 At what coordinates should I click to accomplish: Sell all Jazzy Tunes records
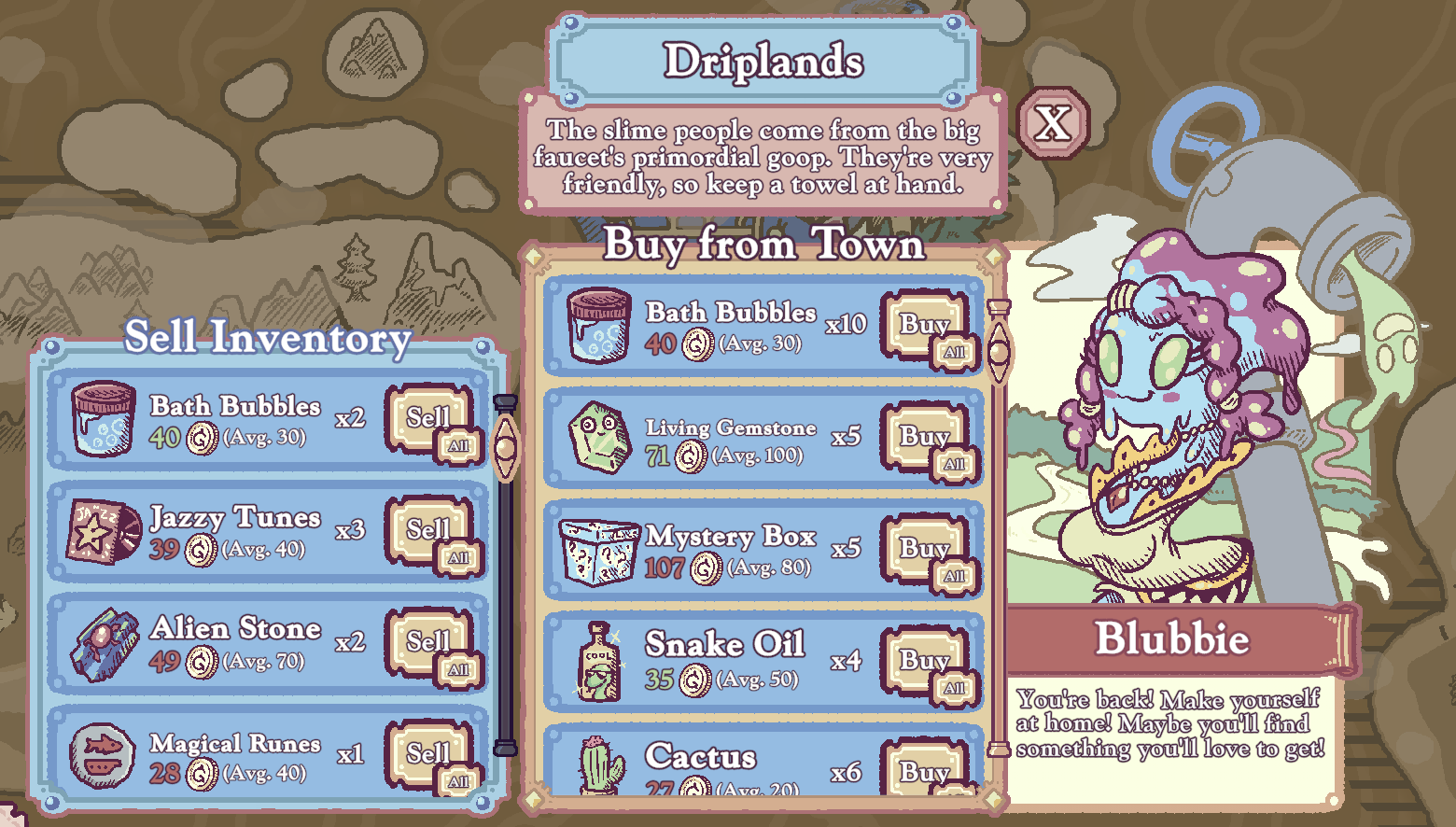[458, 557]
